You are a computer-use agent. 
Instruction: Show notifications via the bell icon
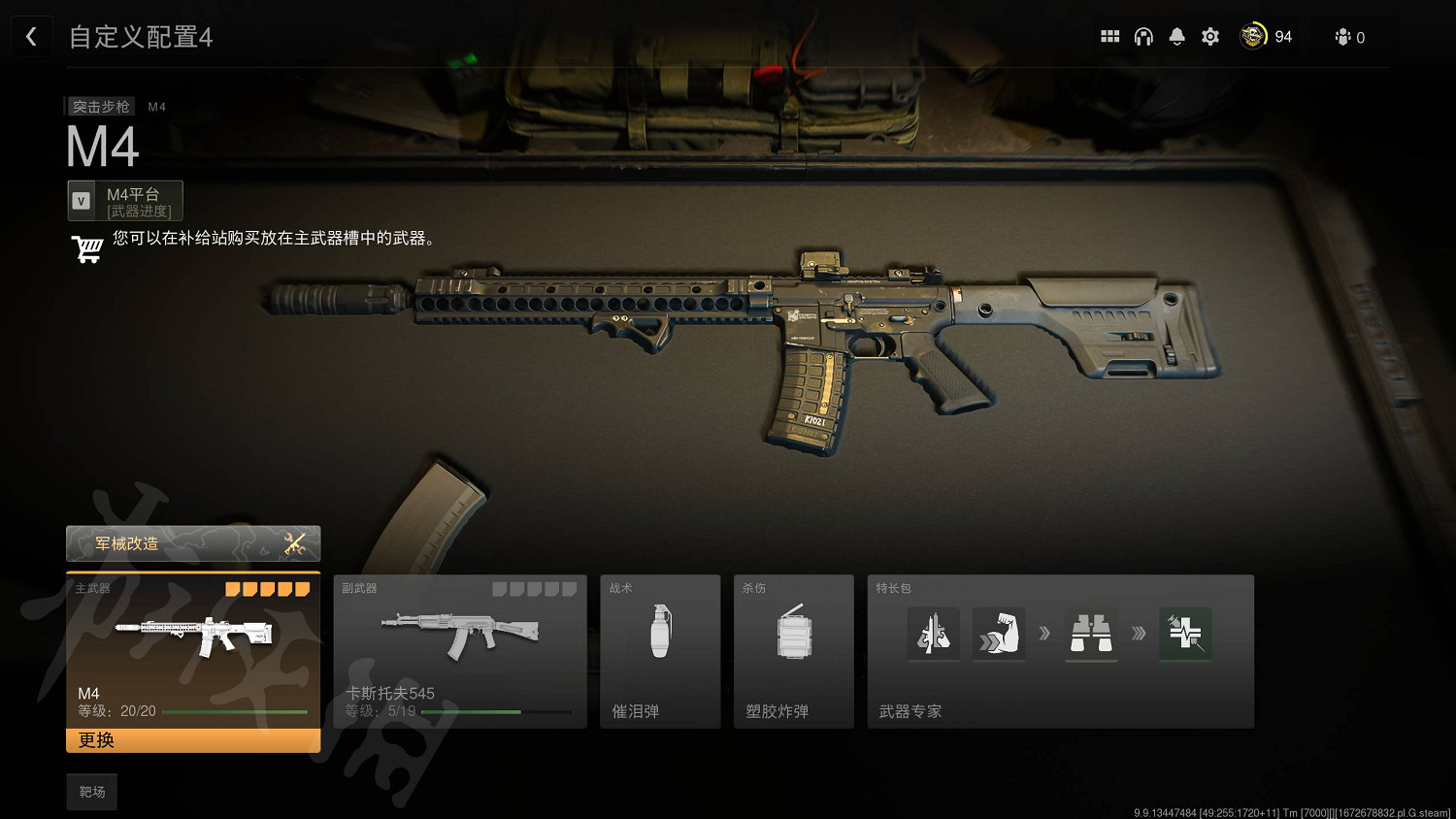point(1176,37)
